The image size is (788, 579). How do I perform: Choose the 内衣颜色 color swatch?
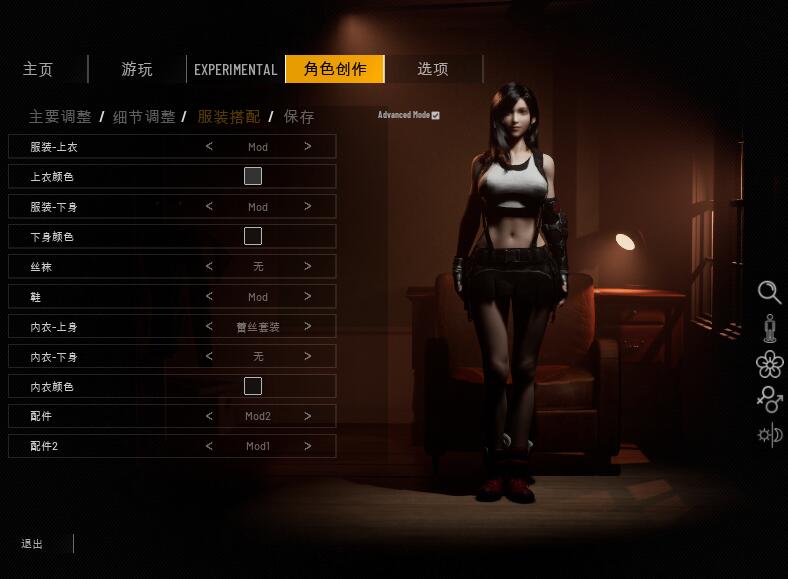[253, 386]
